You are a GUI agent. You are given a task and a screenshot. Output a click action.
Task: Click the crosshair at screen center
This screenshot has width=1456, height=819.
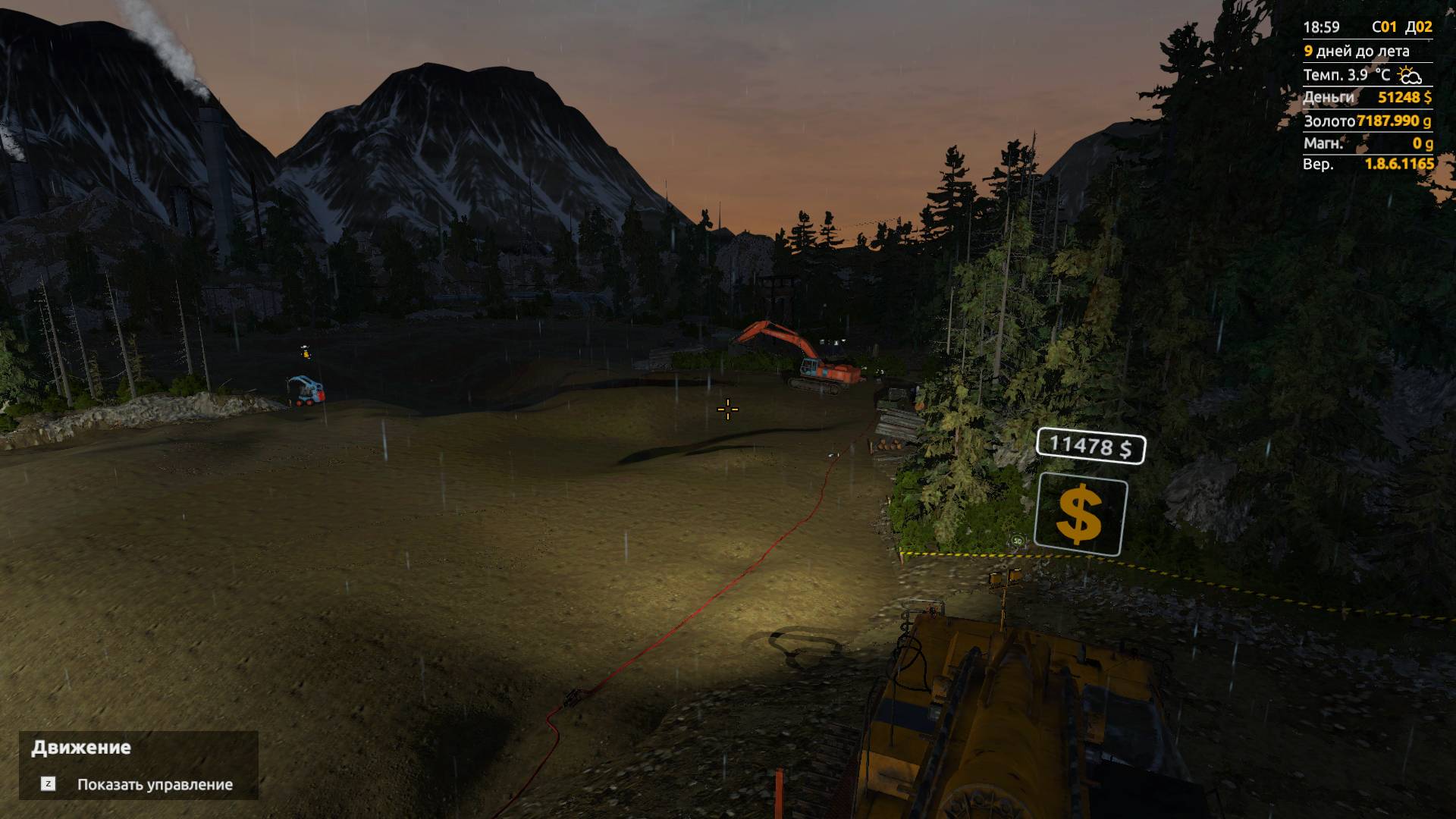tap(727, 409)
